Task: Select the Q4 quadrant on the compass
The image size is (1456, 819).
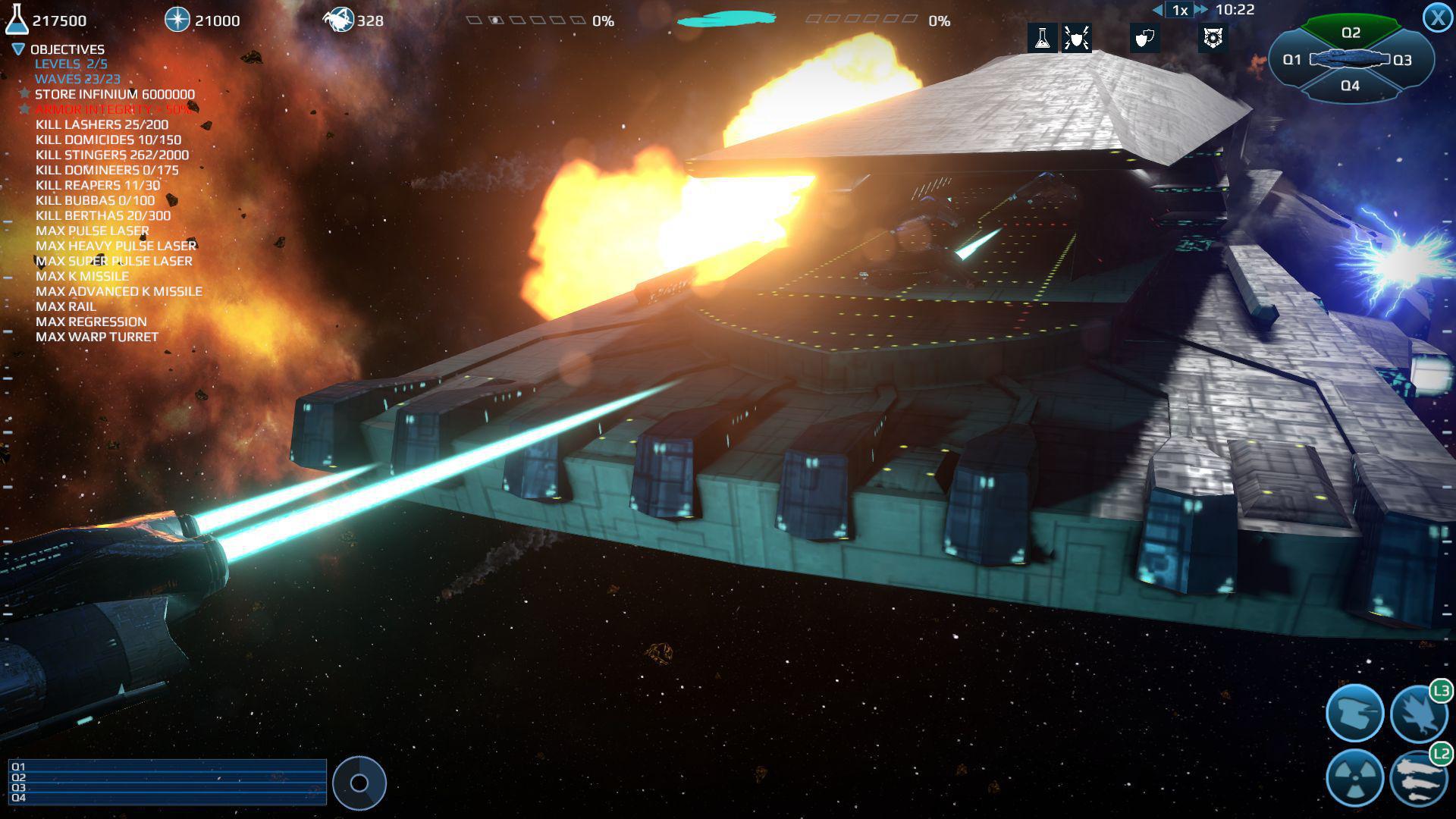Action: click(x=1351, y=86)
